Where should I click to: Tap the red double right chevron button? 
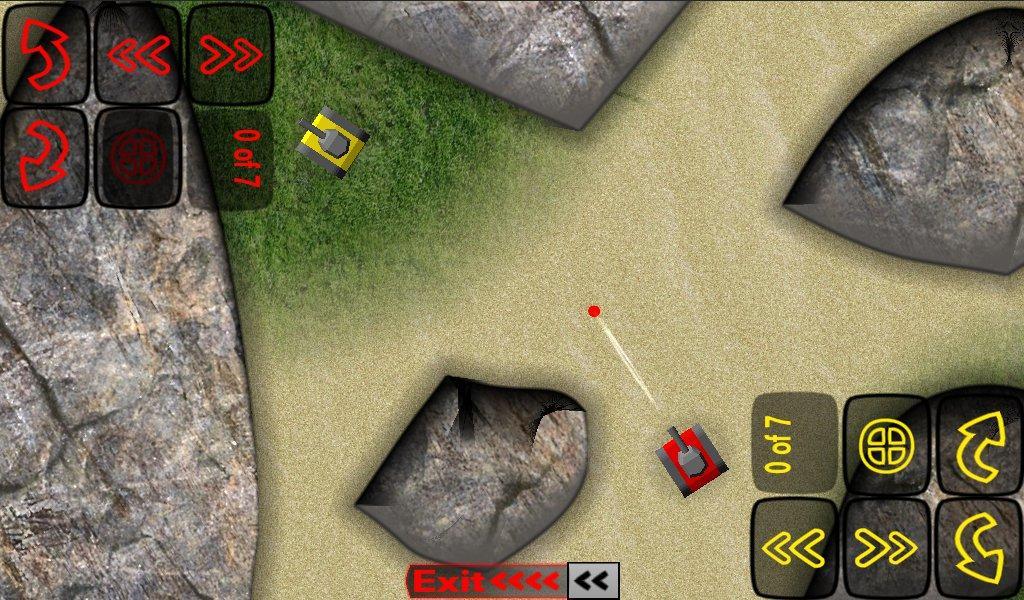(231, 55)
